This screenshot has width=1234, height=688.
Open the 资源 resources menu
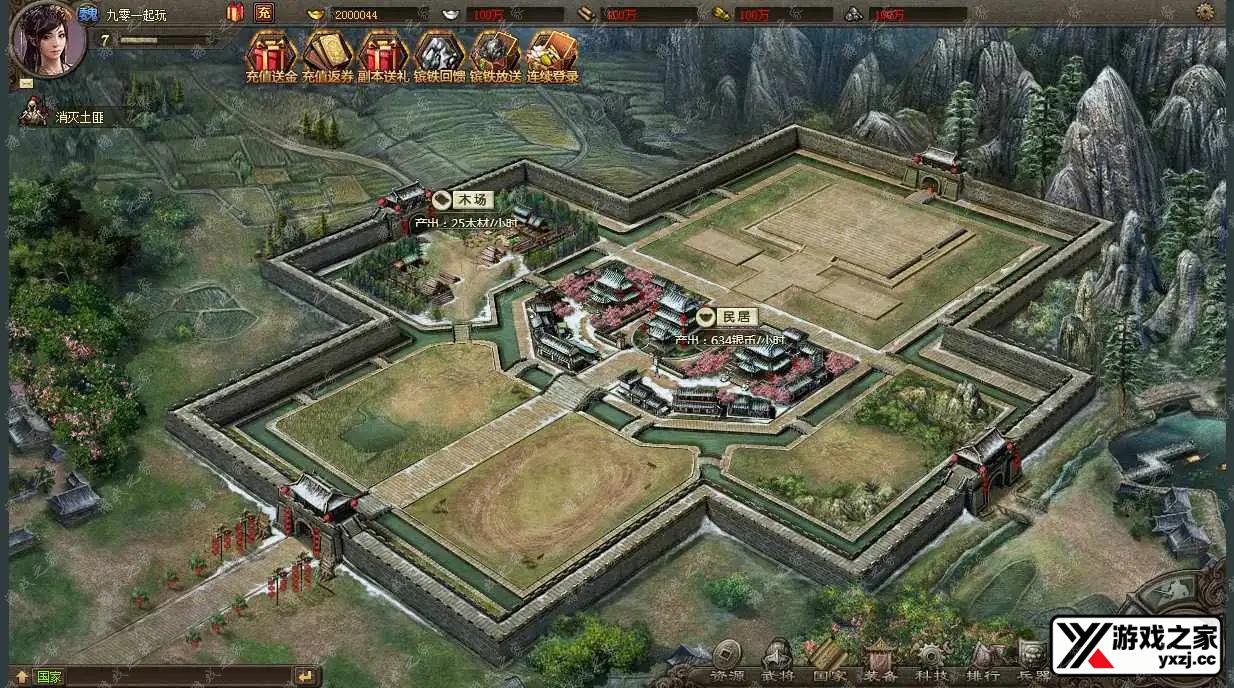(x=728, y=660)
